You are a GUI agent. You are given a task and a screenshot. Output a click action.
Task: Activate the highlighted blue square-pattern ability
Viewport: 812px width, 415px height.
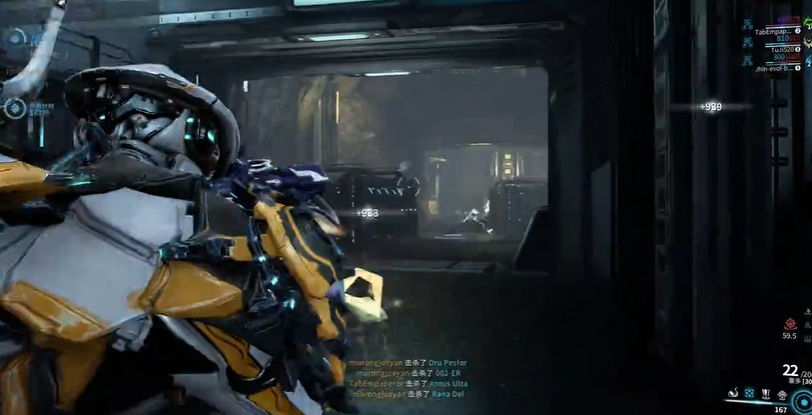pos(748,393)
